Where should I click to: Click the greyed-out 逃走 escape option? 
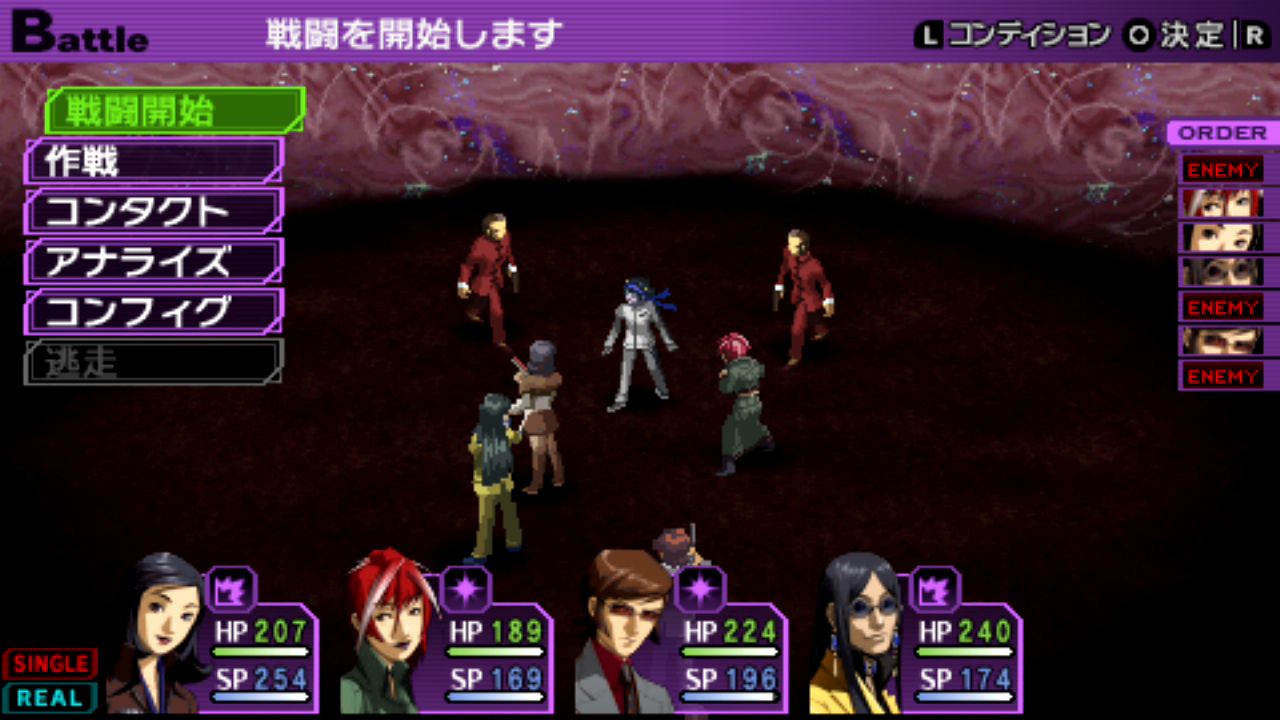[153, 362]
